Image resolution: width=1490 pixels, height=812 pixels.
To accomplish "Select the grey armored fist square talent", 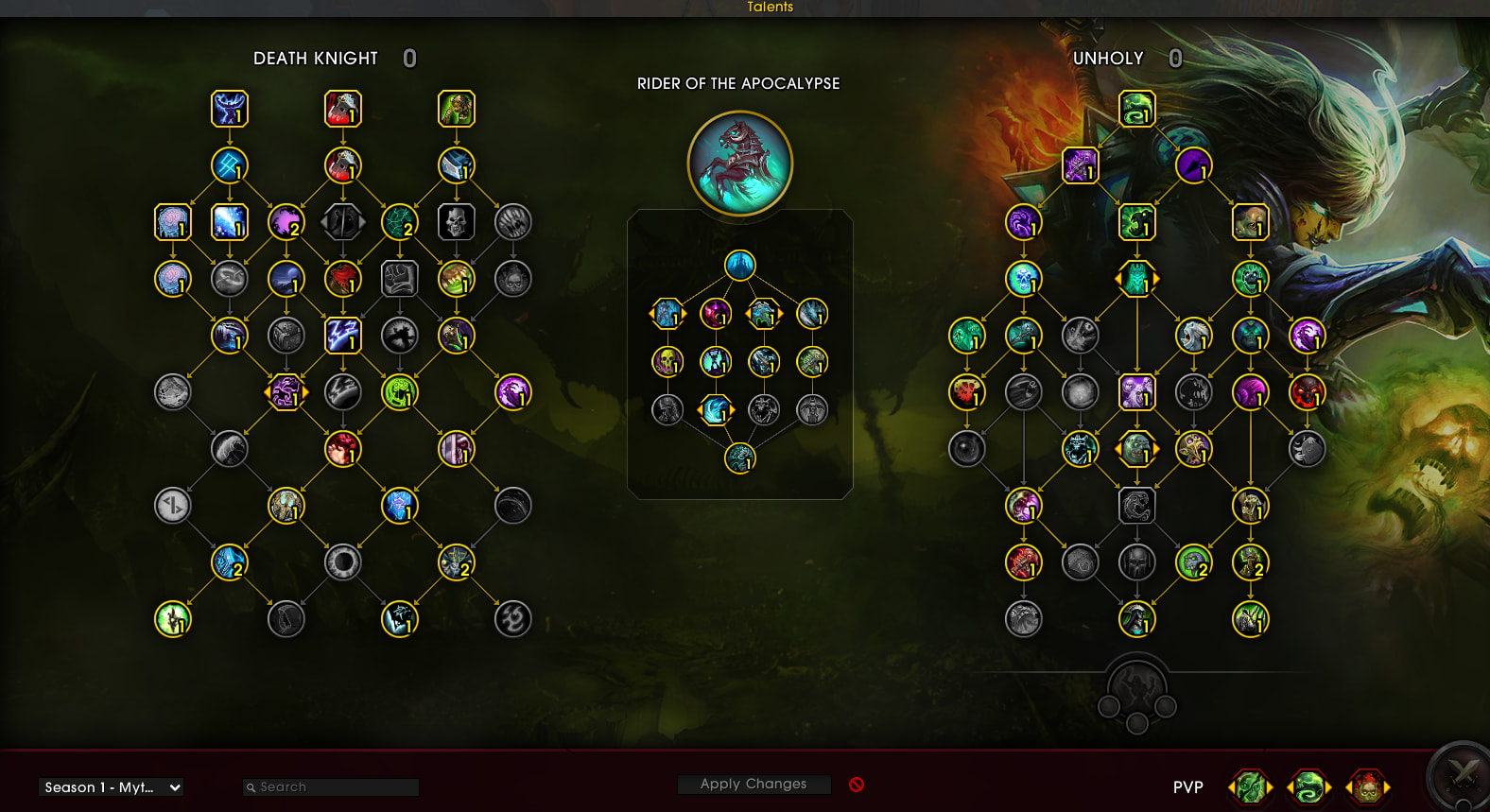I will click(x=399, y=279).
